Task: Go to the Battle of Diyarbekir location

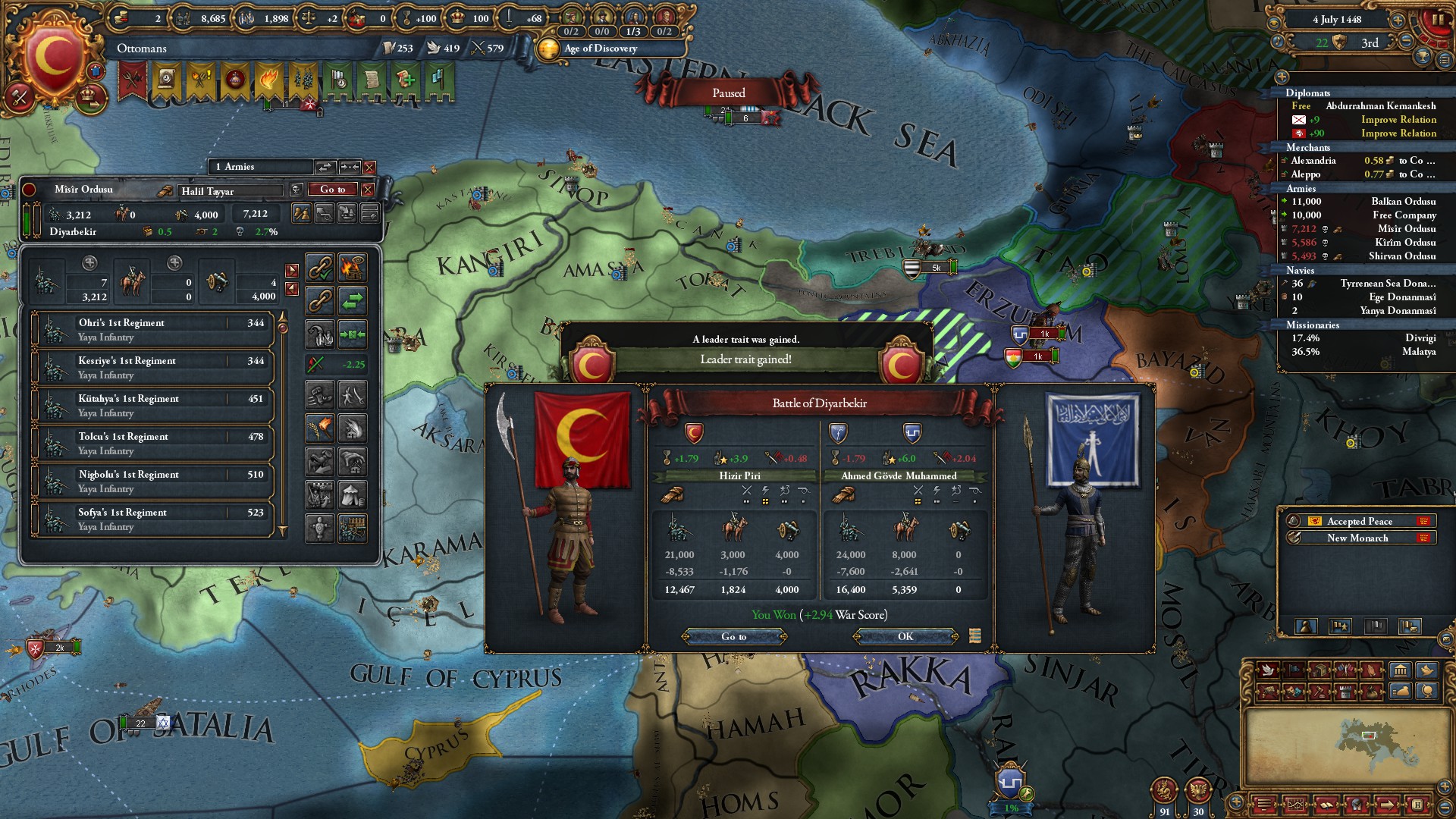Action: click(x=733, y=636)
